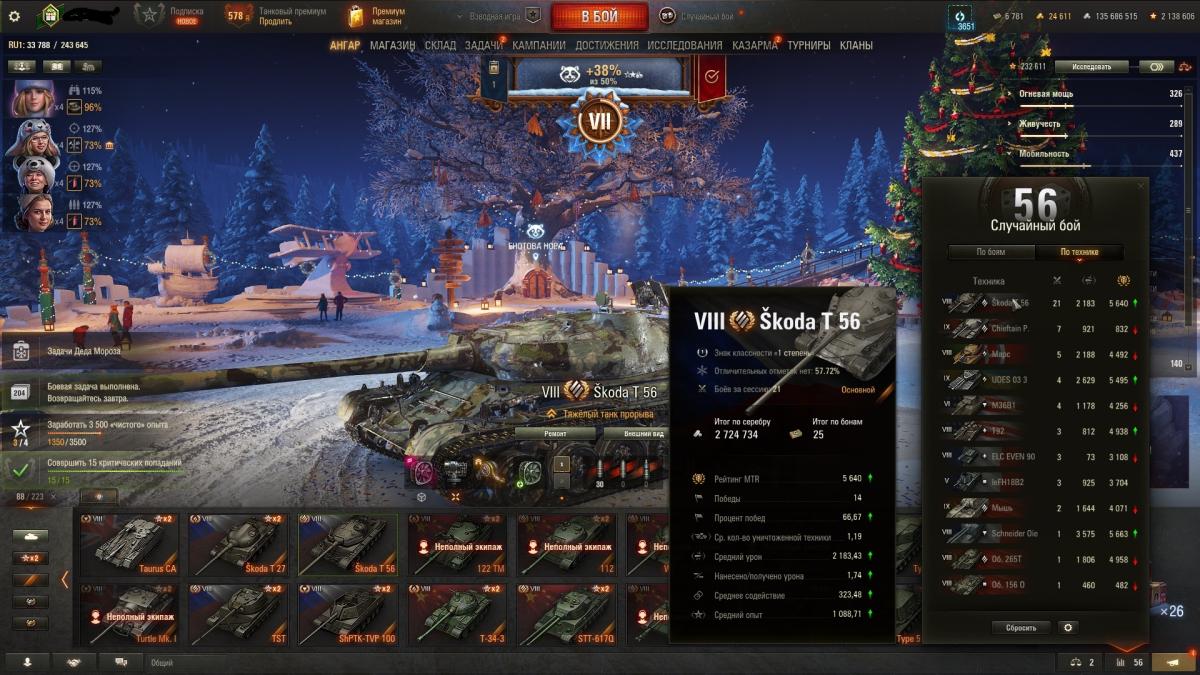Reset session stats with Сбросить button
The width and height of the screenshot is (1200, 675).
[x=1021, y=628]
